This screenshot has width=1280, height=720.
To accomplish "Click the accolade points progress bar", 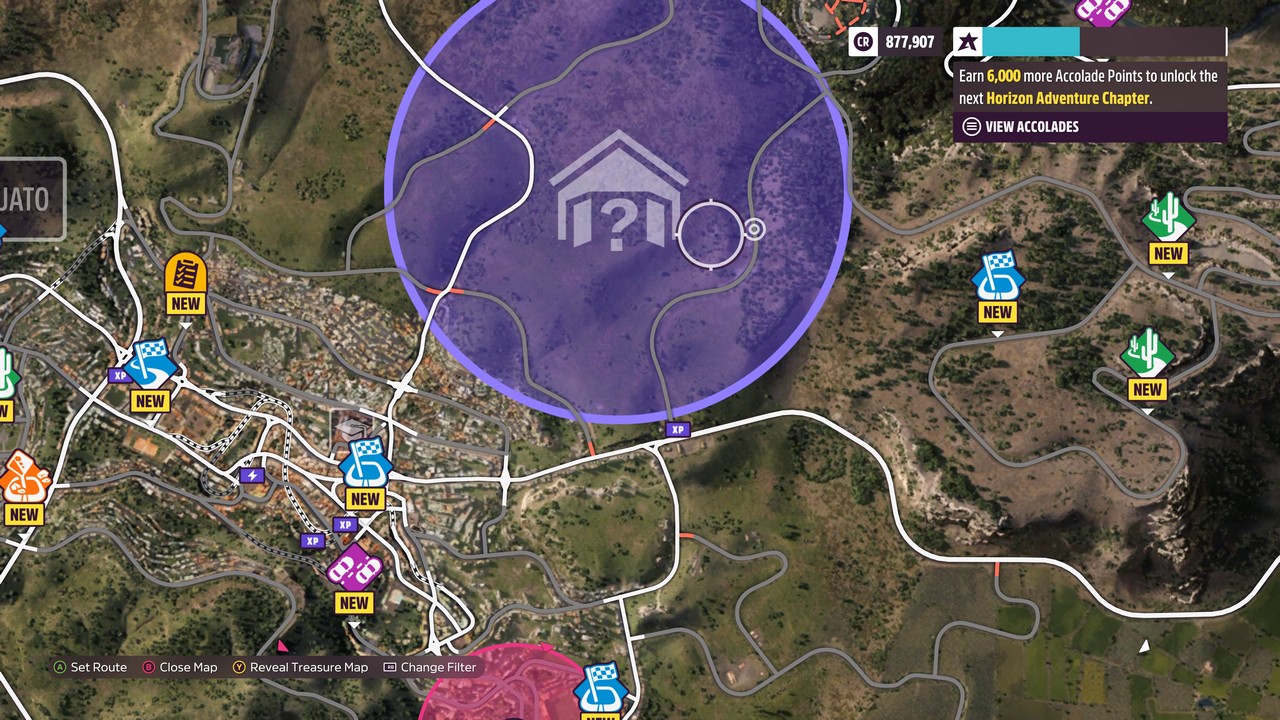I will click(1030, 42).
